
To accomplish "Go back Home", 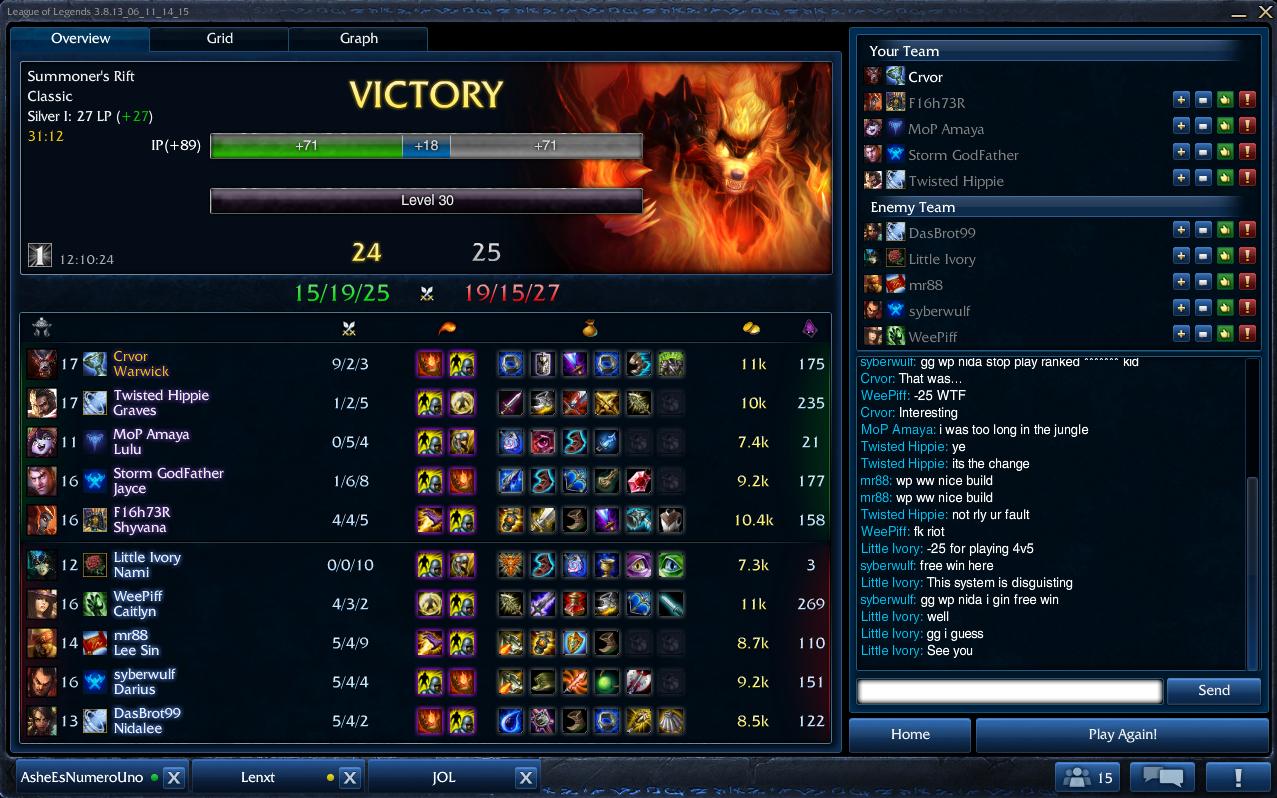I will click(910, 734).
